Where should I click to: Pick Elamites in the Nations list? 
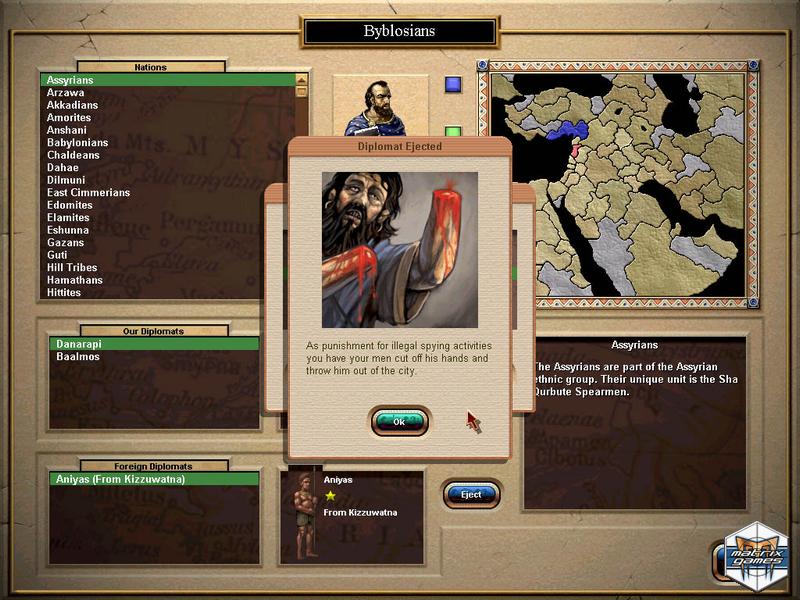tap(68, 217)
